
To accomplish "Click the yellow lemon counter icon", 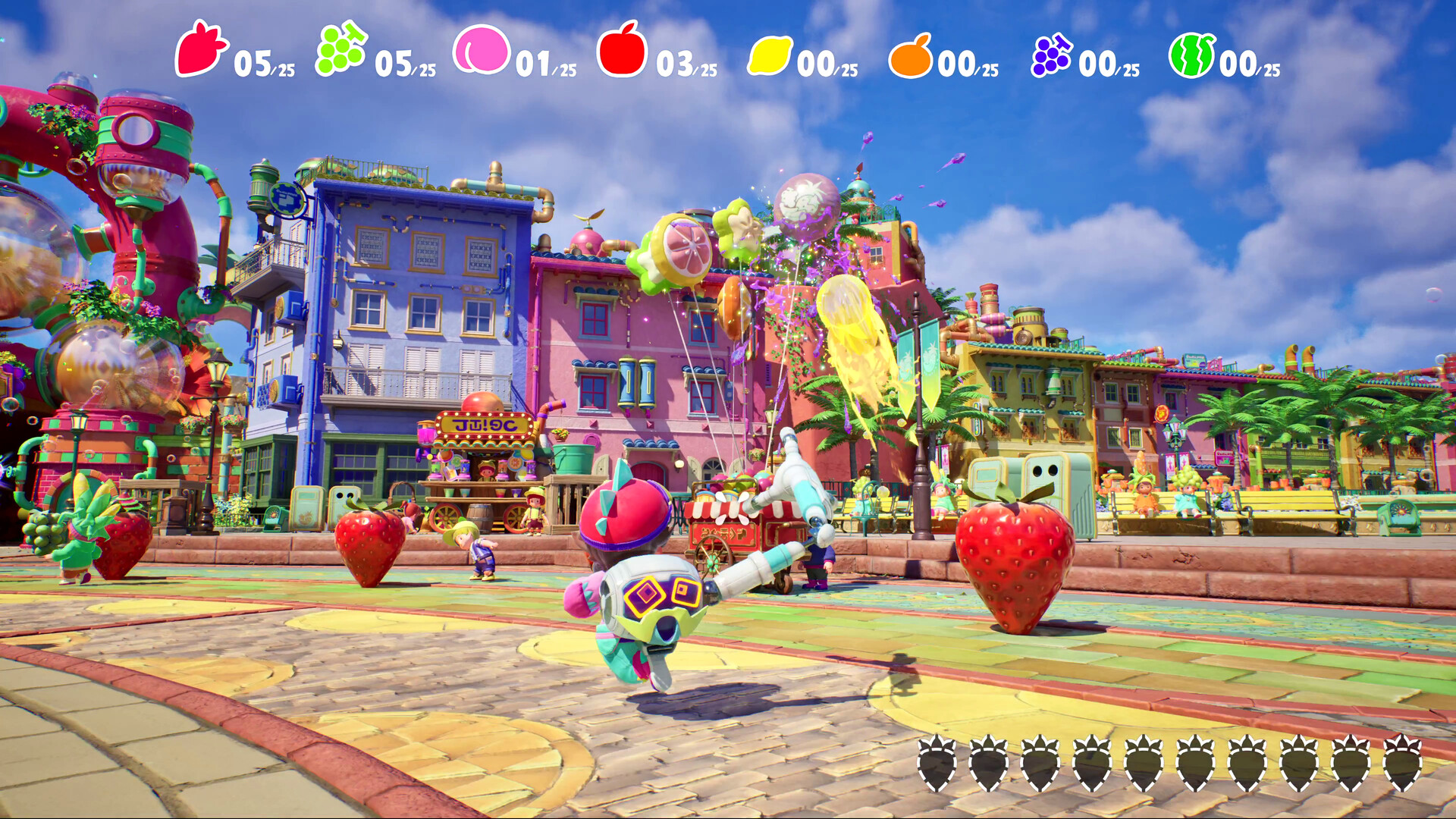I will pyautogui.click(x=768, y=55).
